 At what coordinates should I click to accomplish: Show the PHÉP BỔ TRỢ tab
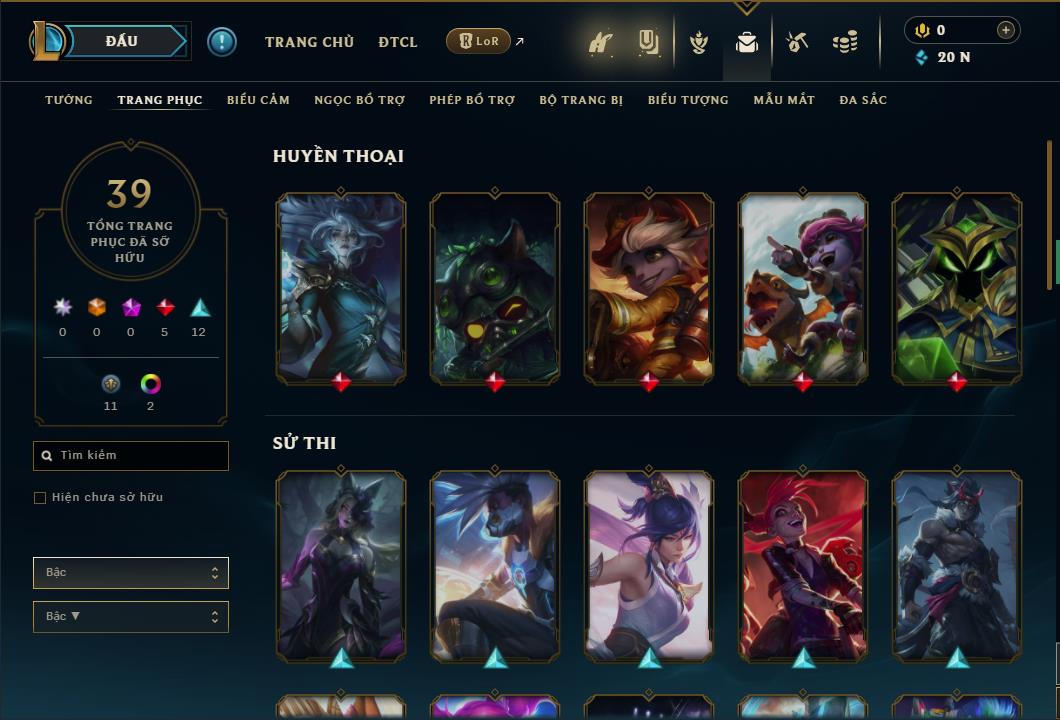pos(472,100)
